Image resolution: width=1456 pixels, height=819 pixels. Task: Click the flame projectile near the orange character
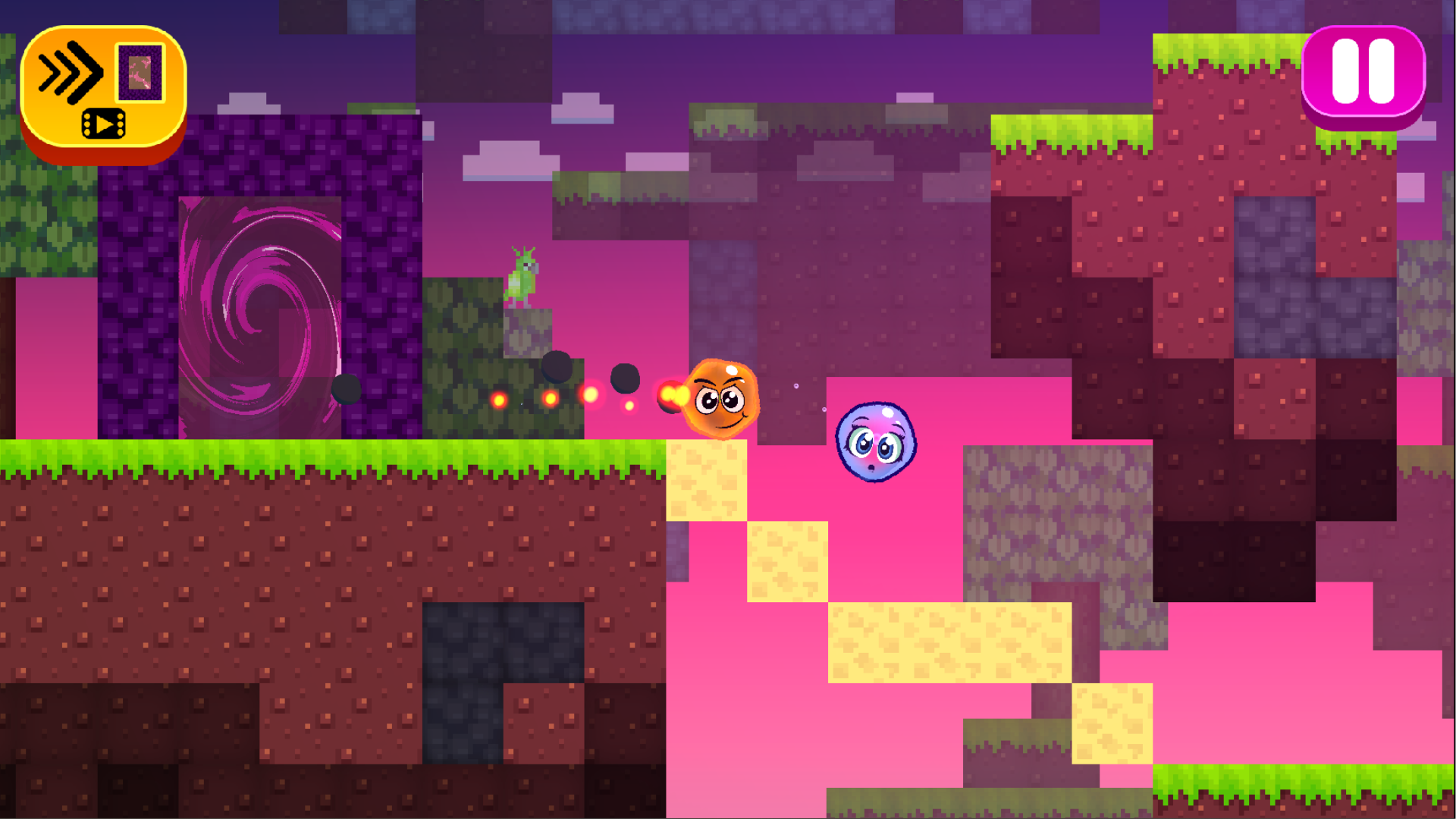[x=673, y=396]
